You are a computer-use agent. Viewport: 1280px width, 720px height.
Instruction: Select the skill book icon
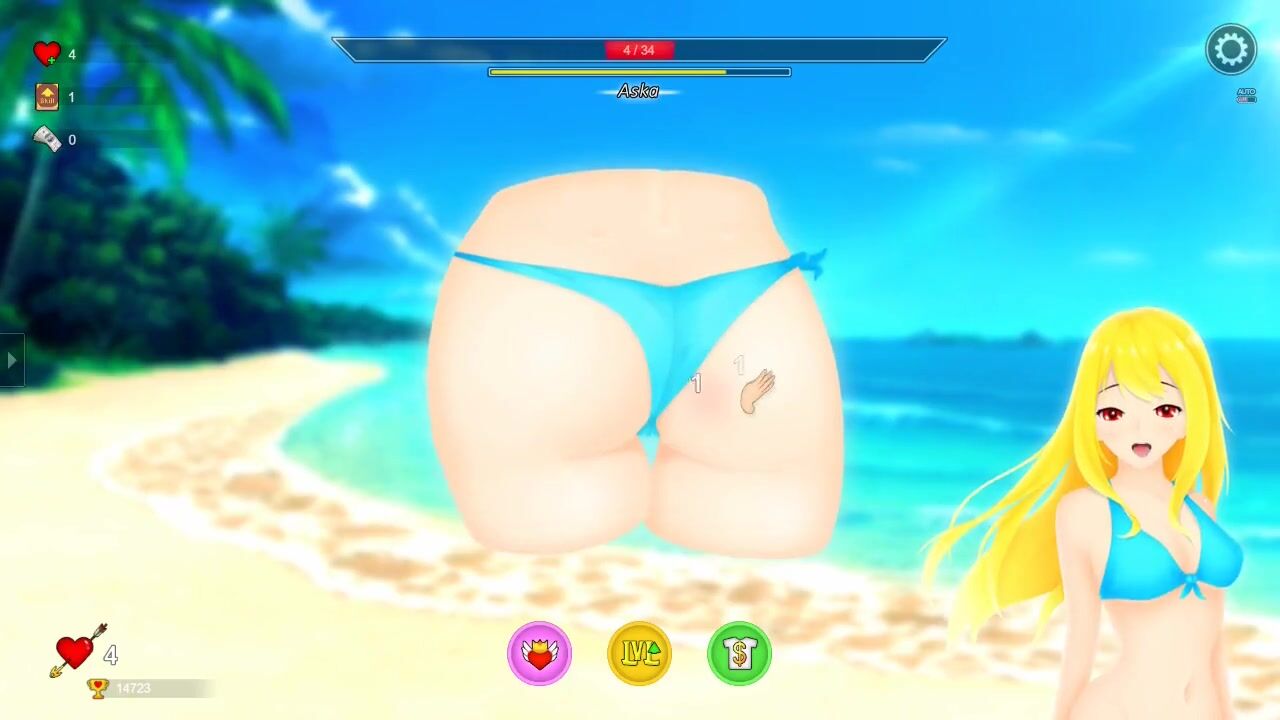coord(47,97)
